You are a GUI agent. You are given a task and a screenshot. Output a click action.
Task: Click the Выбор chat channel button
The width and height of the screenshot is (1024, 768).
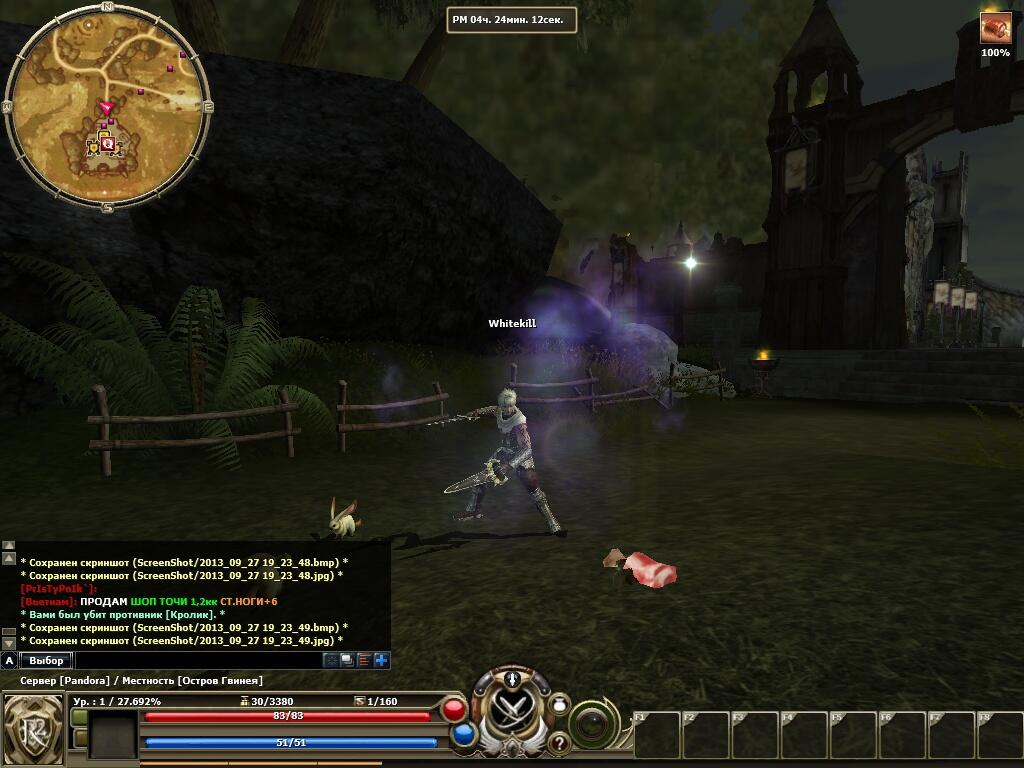46,660
